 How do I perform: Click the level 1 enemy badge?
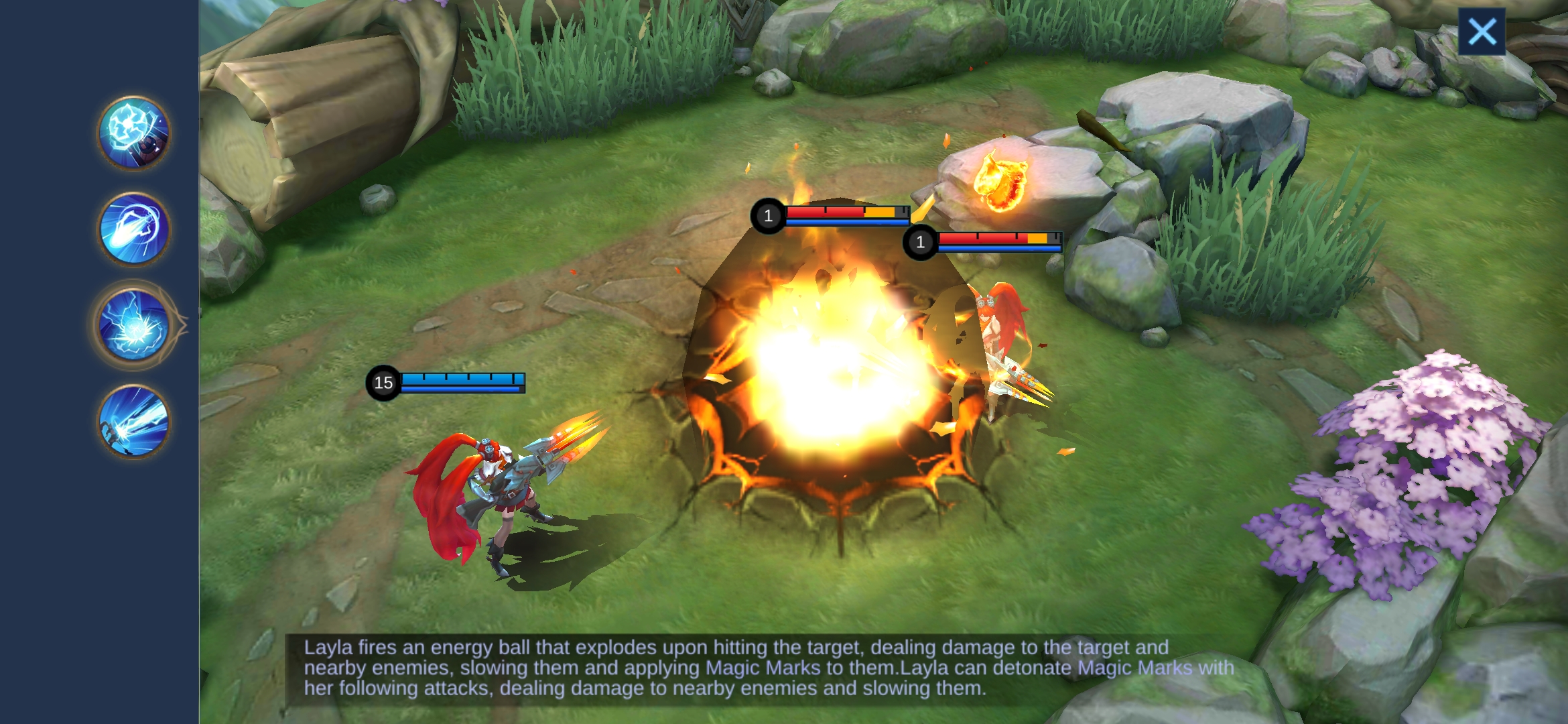coord(768,217)
